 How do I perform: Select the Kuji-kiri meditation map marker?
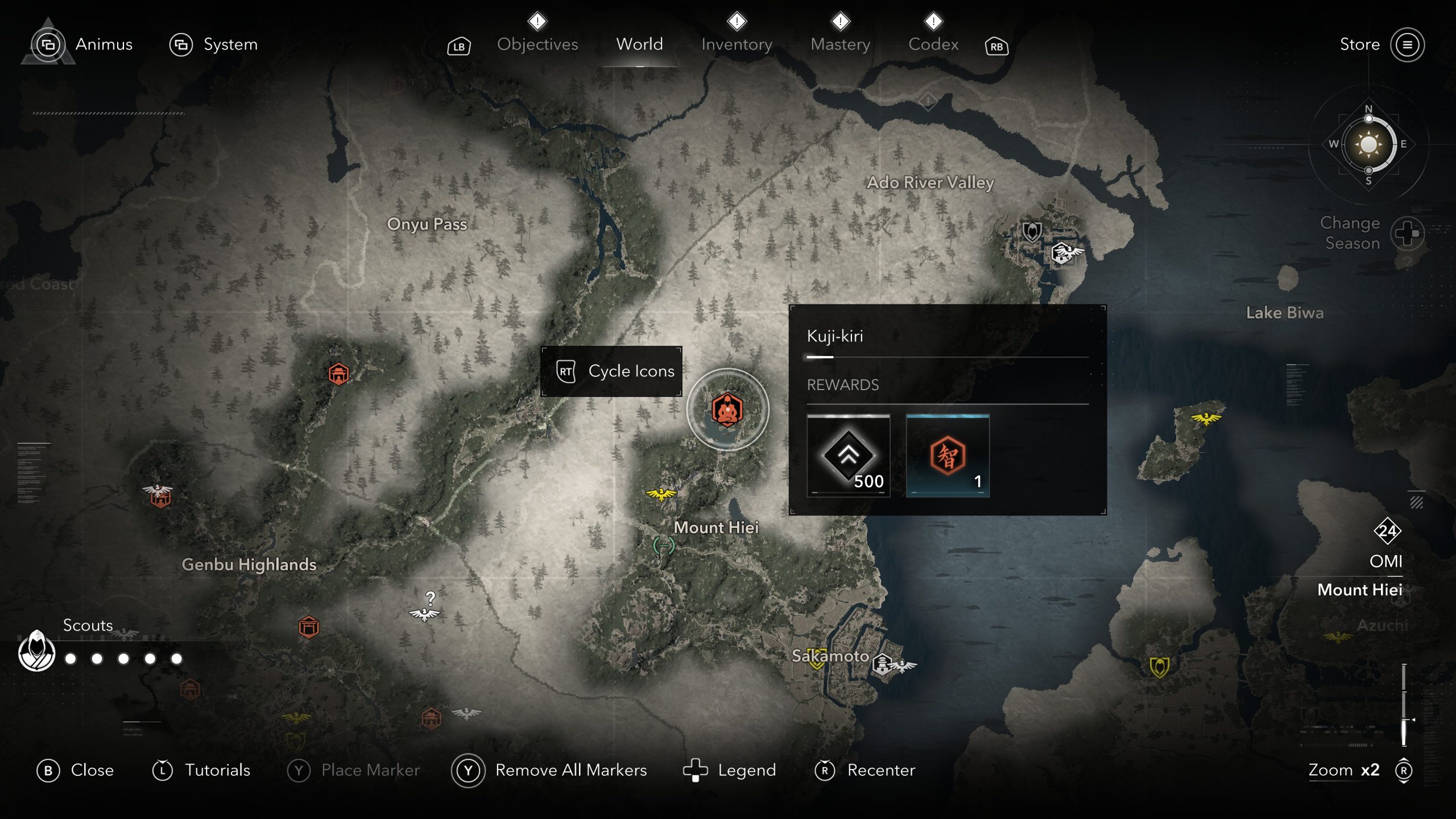coord(727,409)
